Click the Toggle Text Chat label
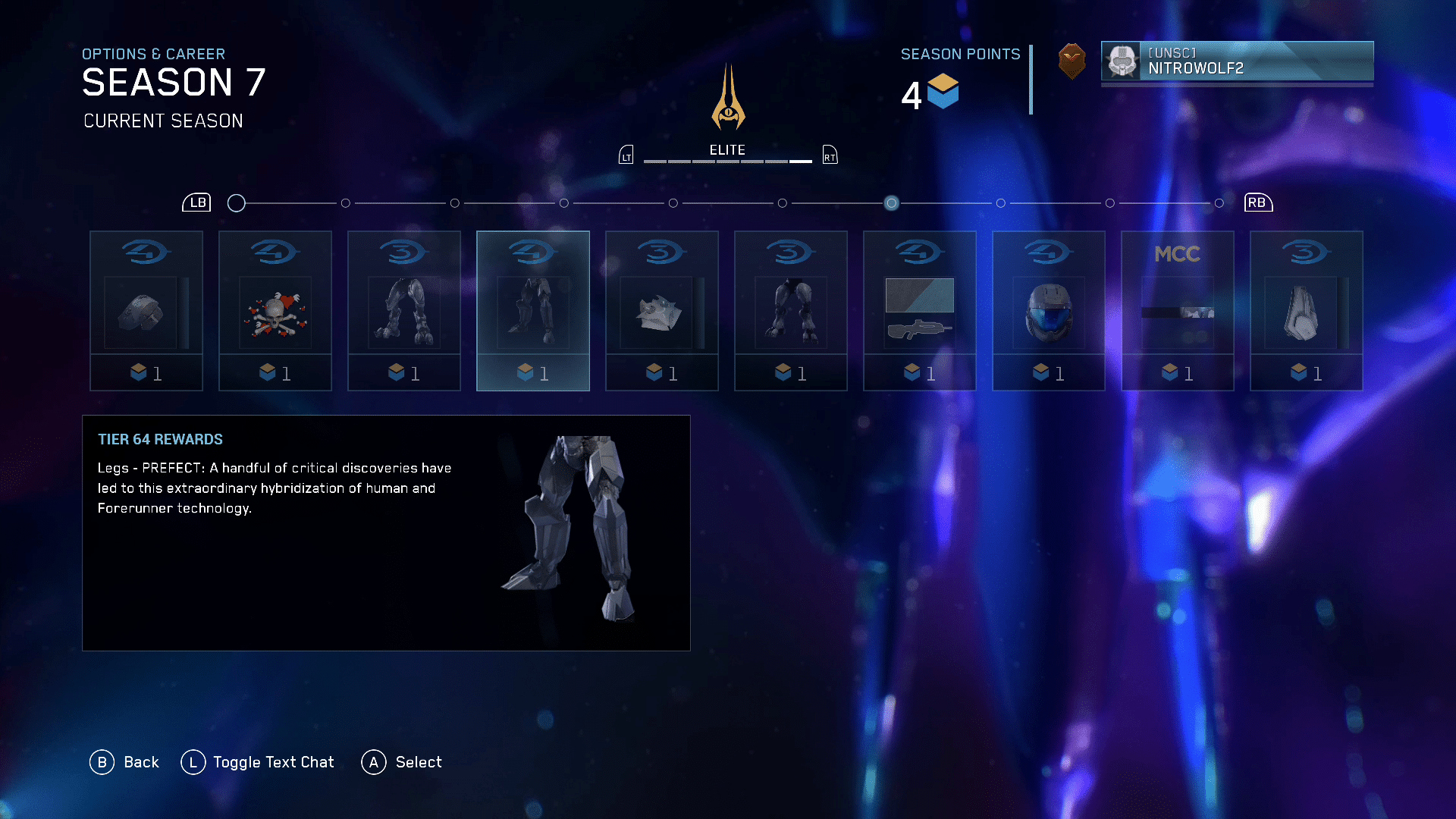This screenshot has width=1456, height=819. 273,762
